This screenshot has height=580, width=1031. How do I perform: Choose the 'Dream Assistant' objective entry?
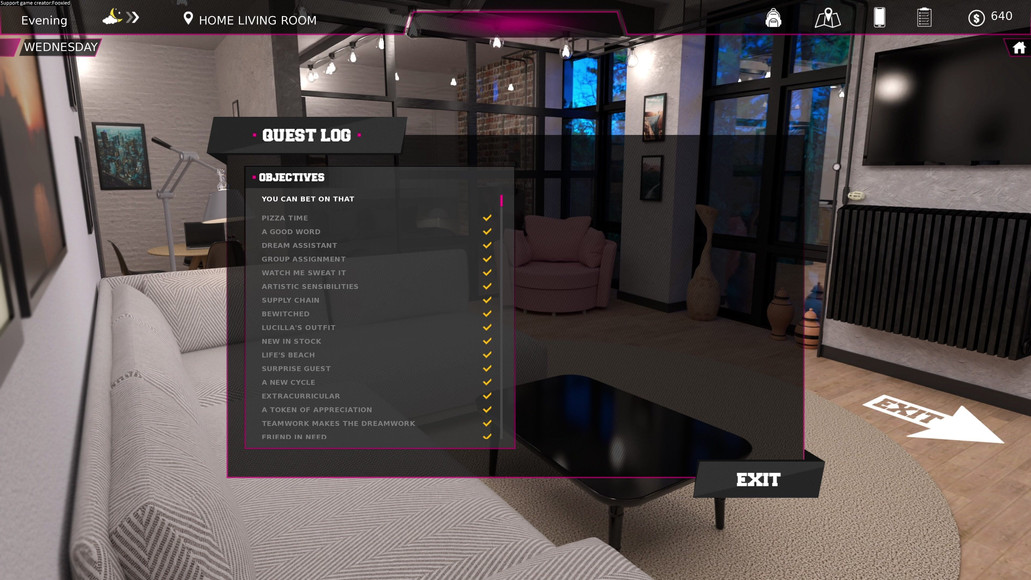pyautogui.click(x=299, y=245)
